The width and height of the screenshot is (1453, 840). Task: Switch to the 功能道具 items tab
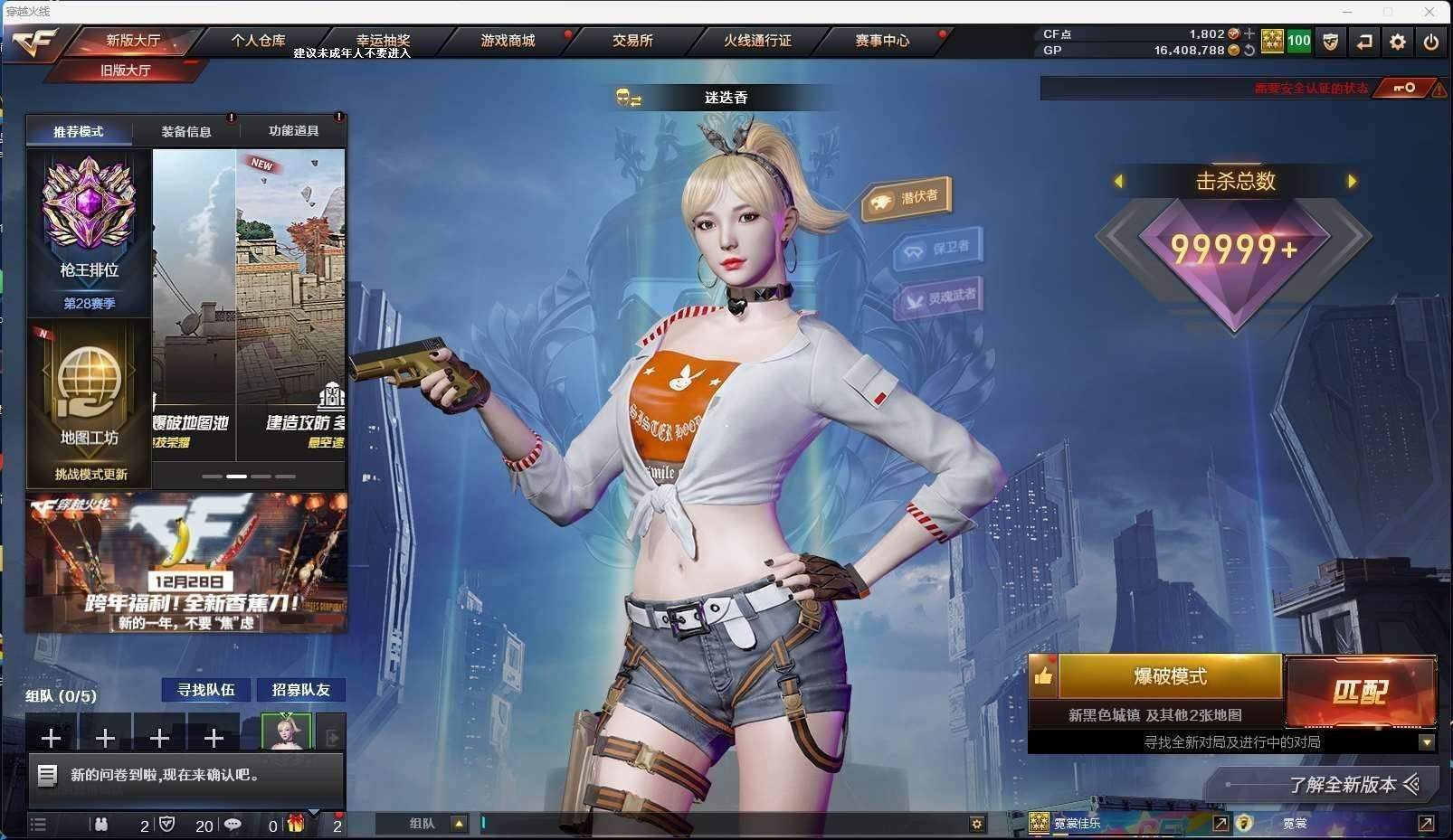[293, 131]
